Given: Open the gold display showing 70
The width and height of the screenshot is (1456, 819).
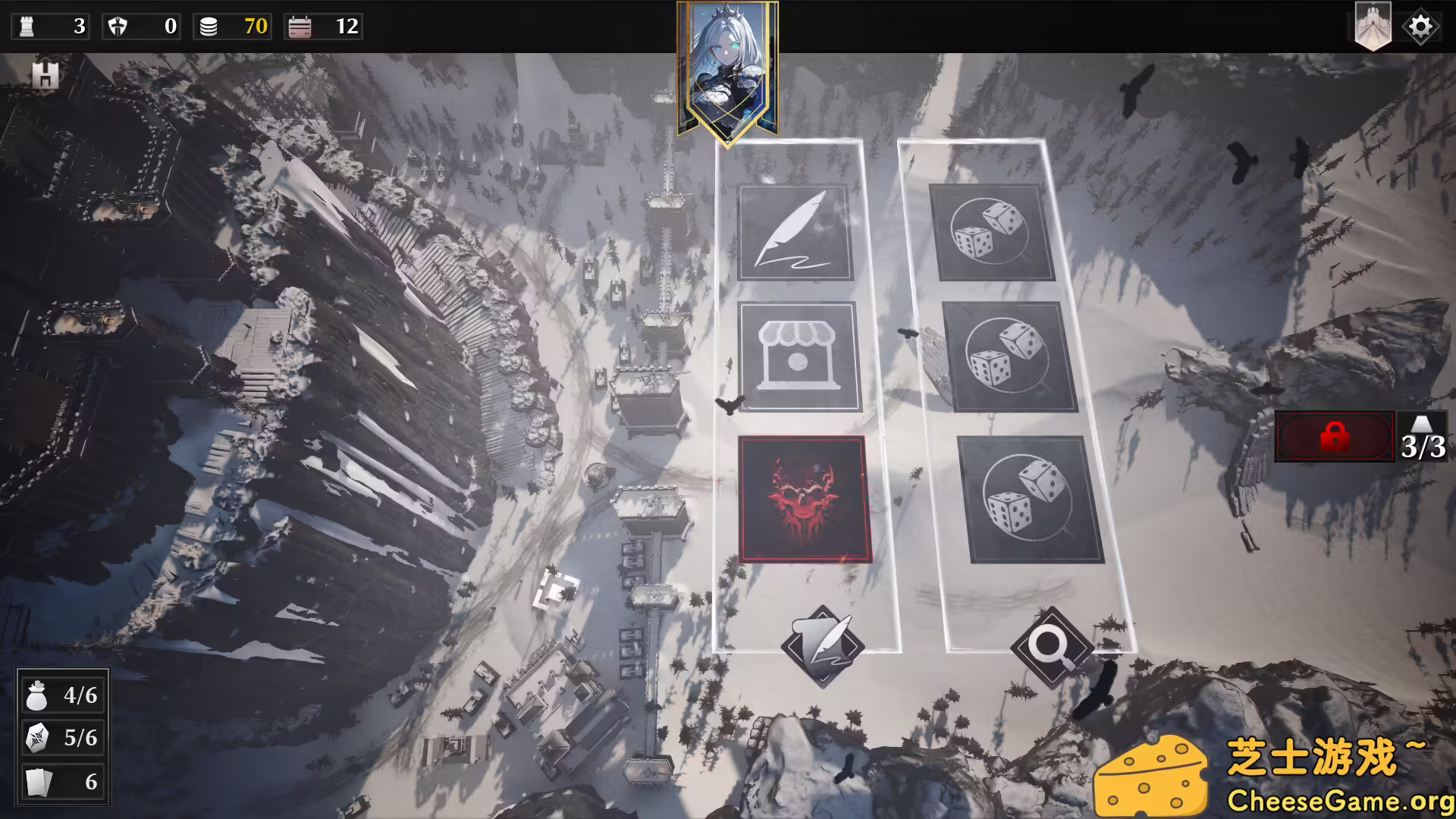Looking at the screenshot, I should coord(231,27).
